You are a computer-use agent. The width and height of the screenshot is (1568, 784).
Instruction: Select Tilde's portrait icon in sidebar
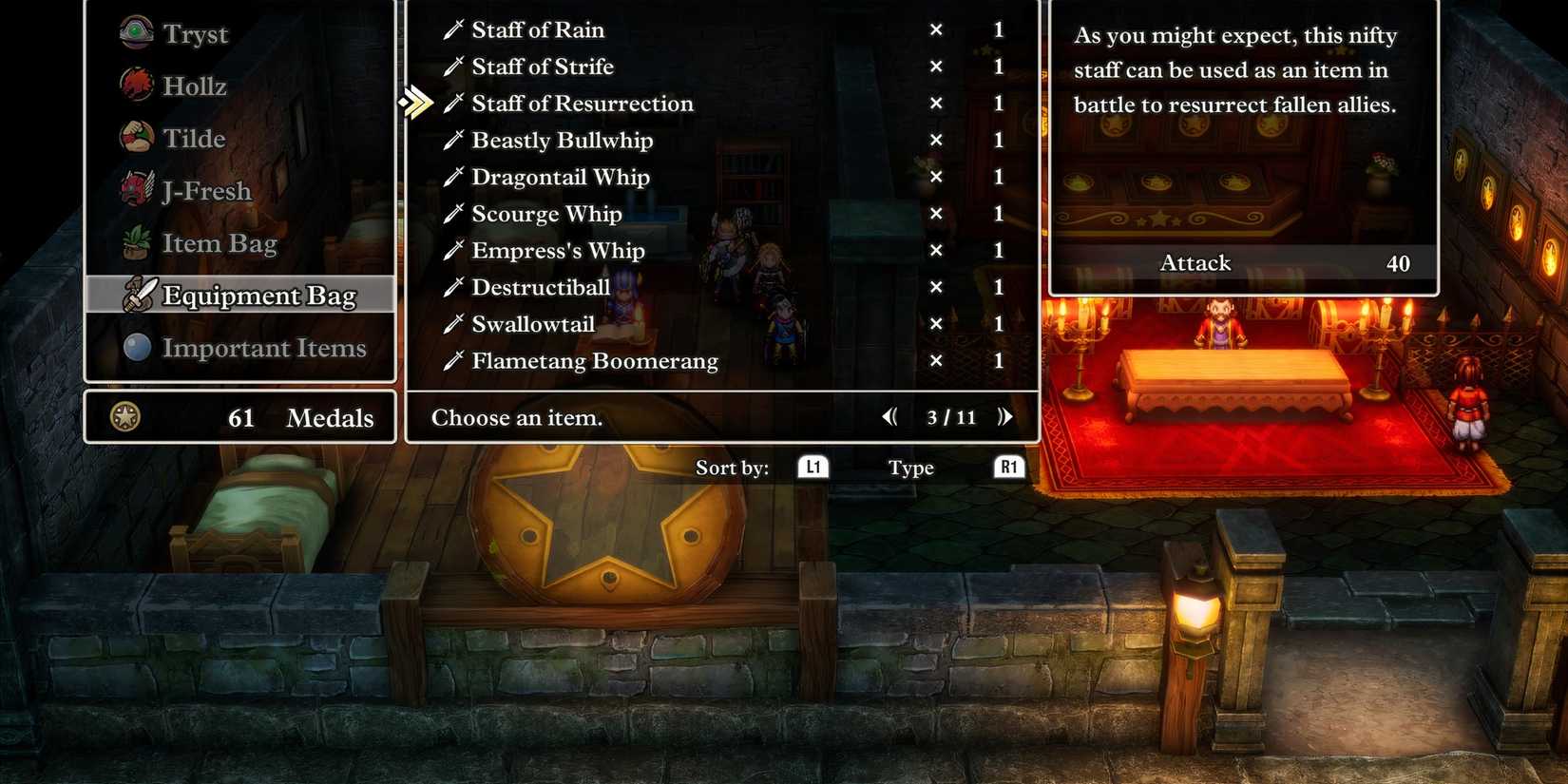point(137,136)
